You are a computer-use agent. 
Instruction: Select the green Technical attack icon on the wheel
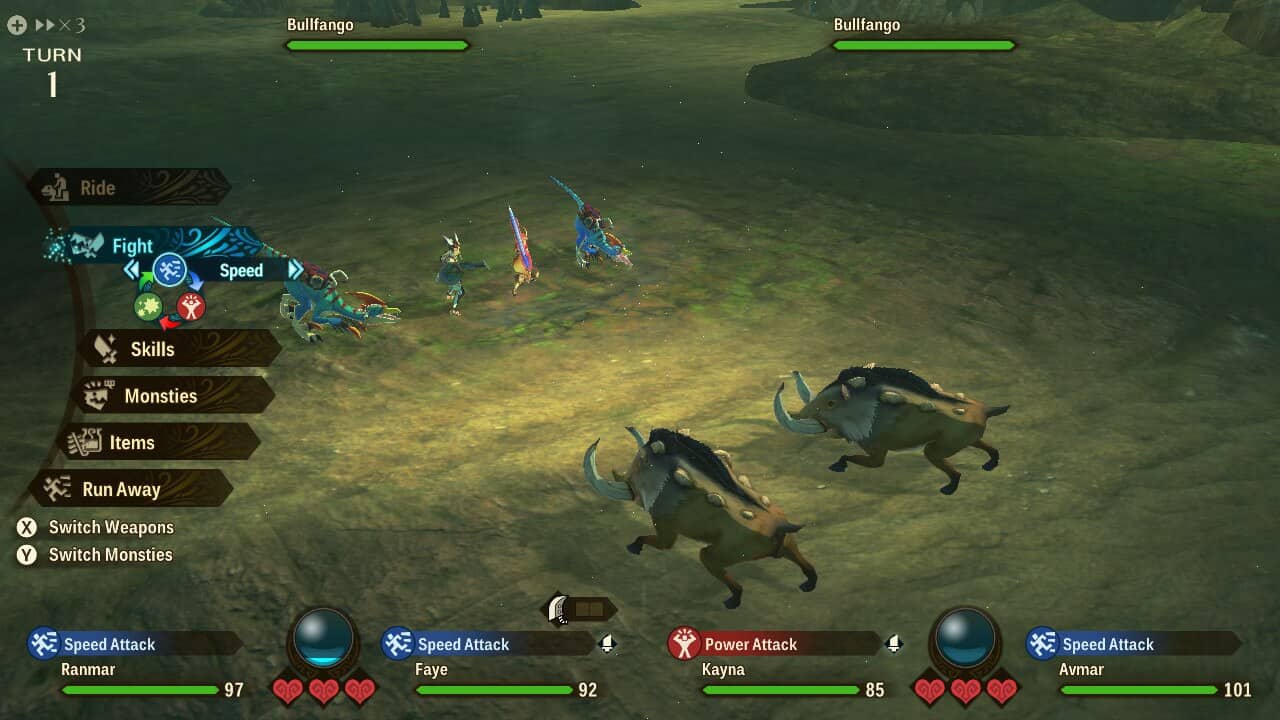[x=148, y=307]
